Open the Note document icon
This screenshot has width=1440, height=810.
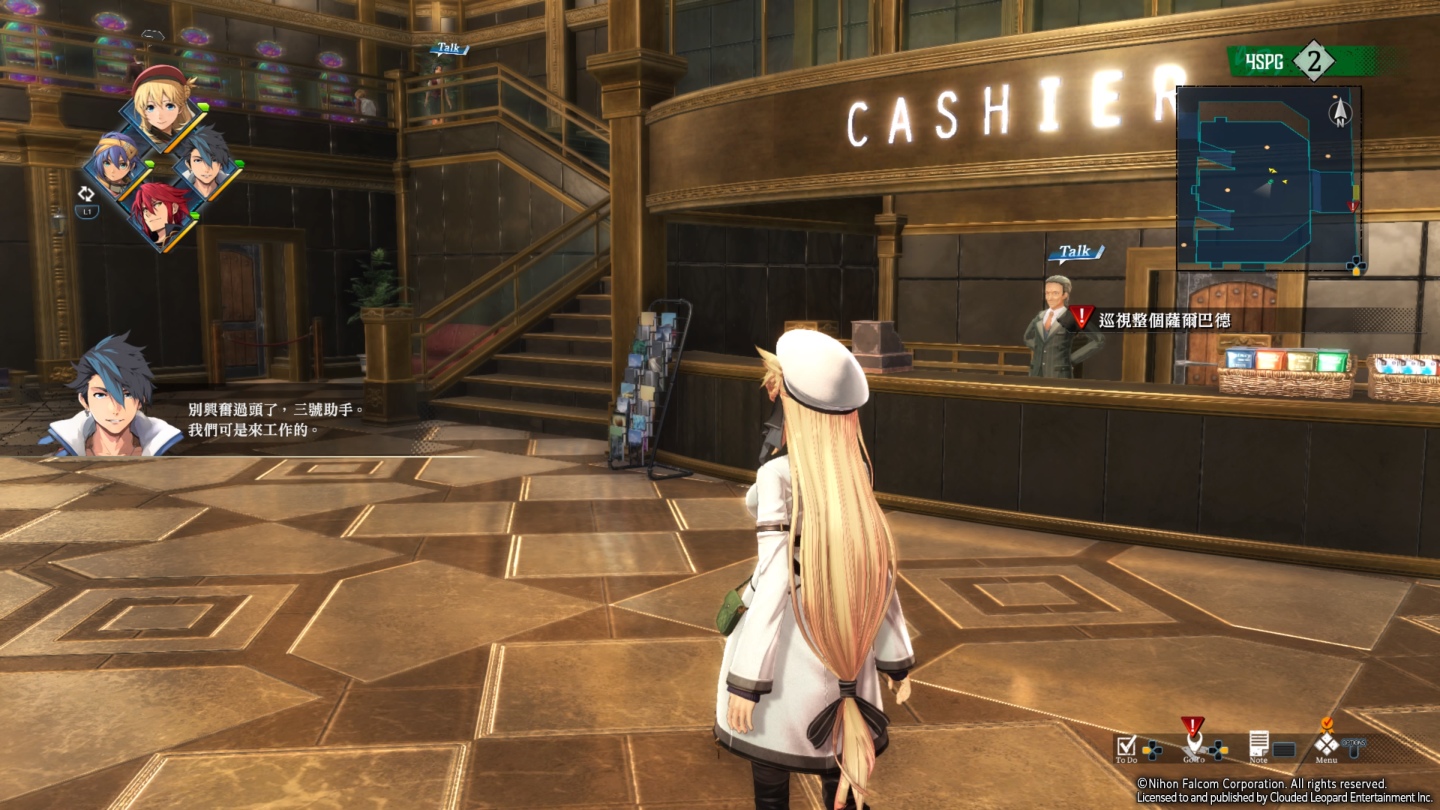pos(1258,744)
